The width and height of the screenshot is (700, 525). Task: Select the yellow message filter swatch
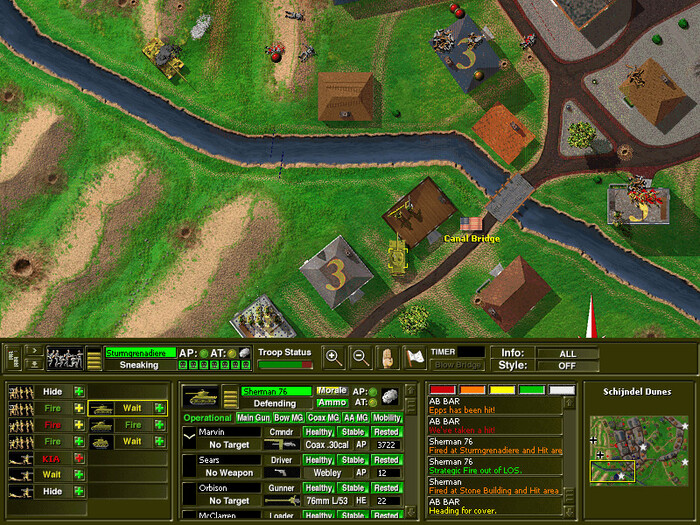501,390
